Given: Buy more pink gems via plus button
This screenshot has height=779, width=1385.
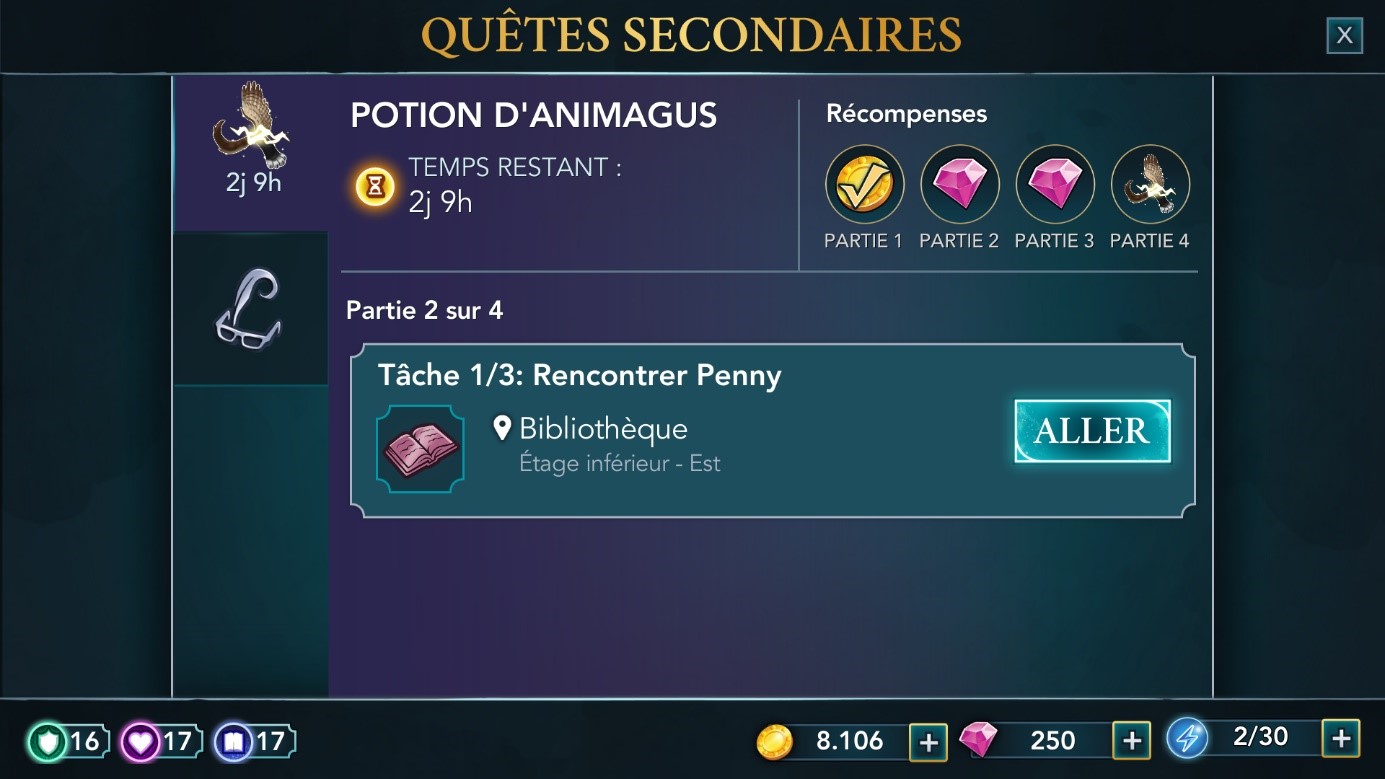Looking at the screenshot, I should point(1131,741).
